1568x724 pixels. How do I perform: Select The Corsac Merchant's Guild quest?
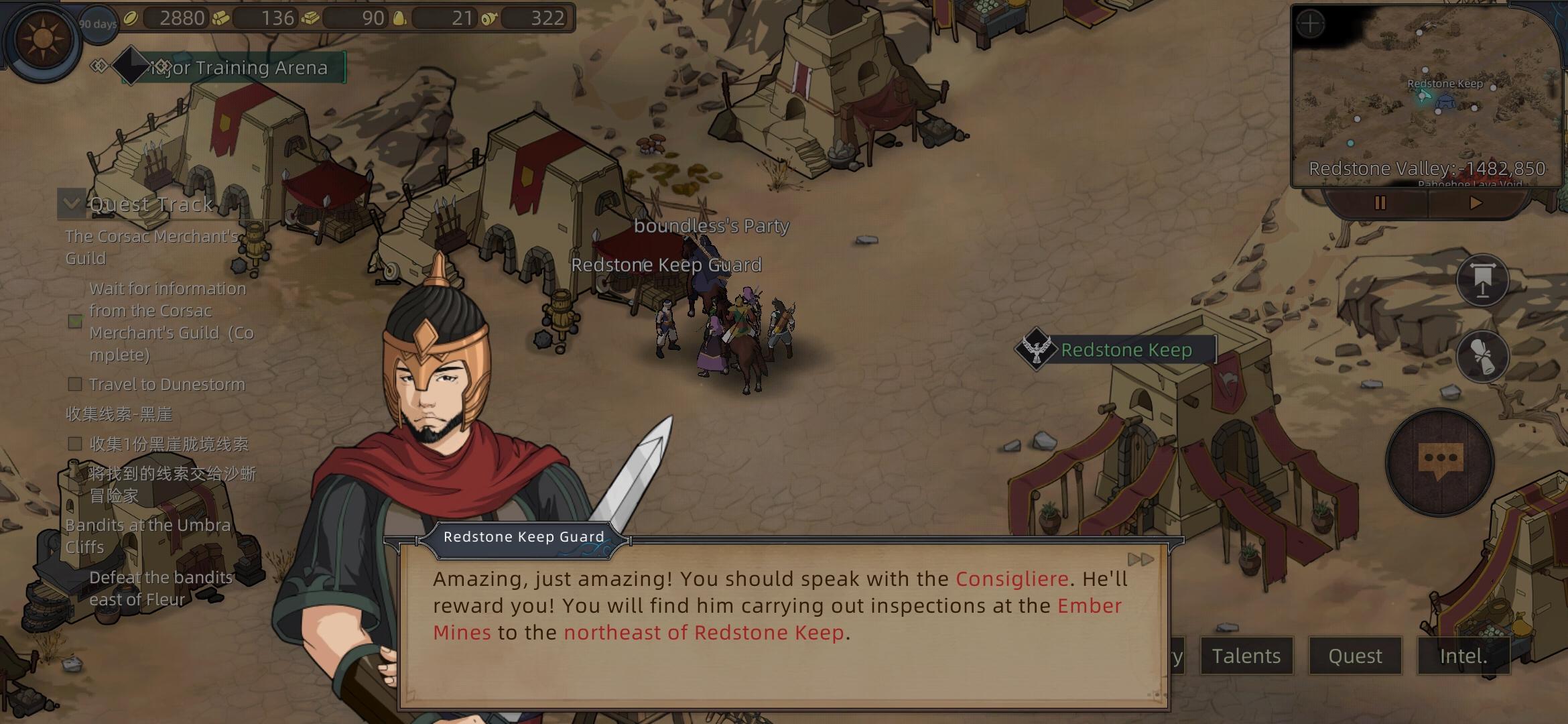click(x=152, y=247)
